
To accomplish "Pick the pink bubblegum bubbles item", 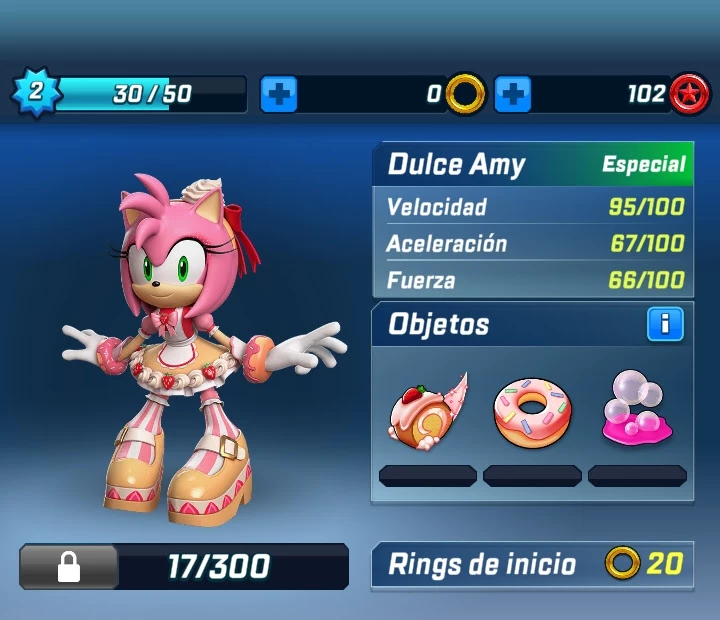I will point(637,411).
